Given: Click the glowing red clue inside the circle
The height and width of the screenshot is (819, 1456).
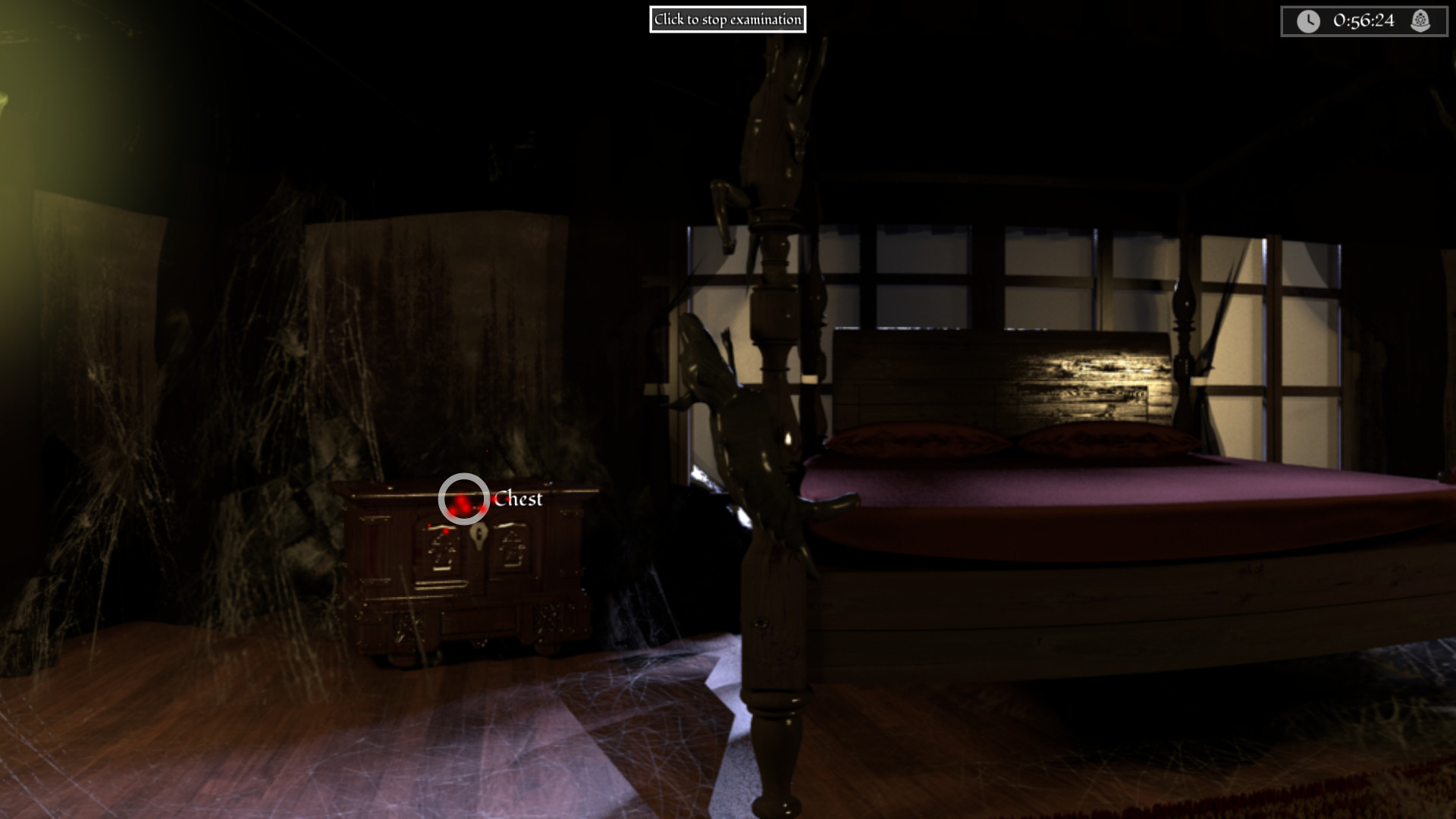Looking at the screenshot, I should pos(461,504).
